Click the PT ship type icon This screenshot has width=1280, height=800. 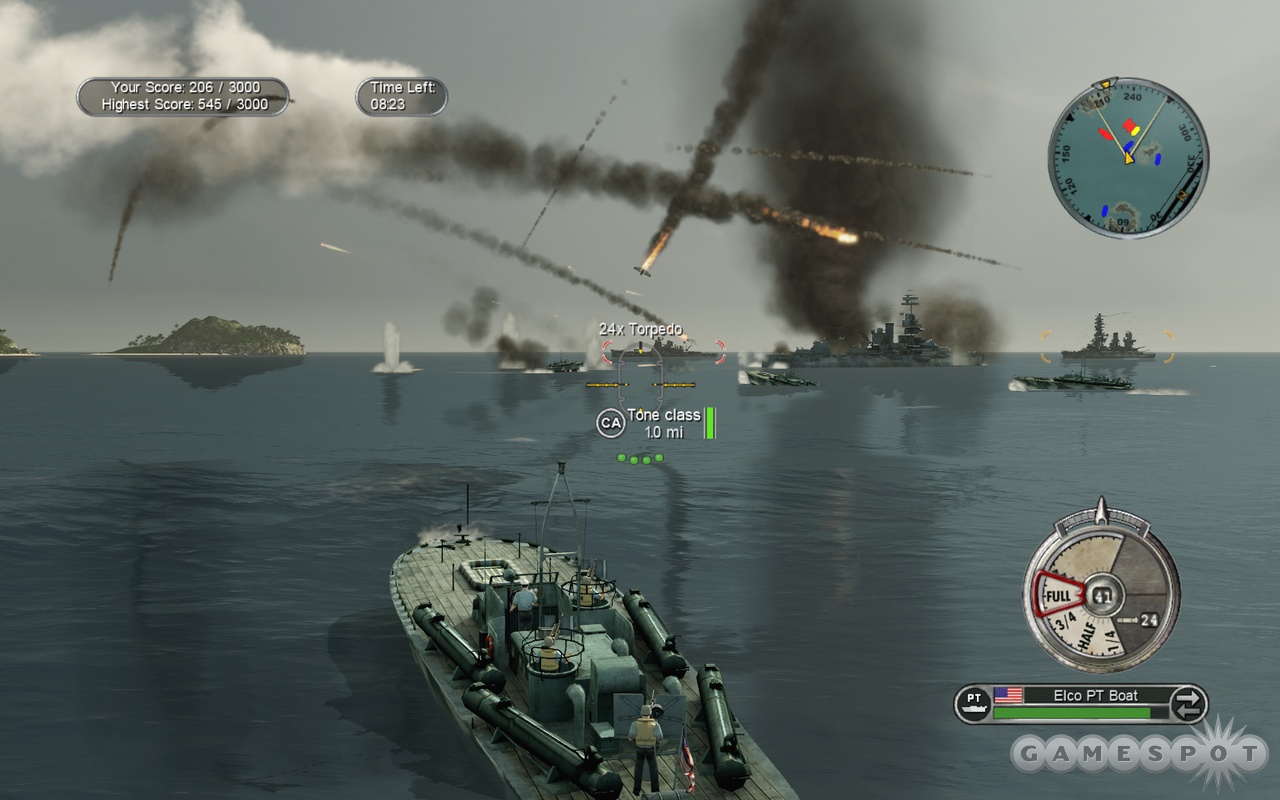[x=973, y=703]
